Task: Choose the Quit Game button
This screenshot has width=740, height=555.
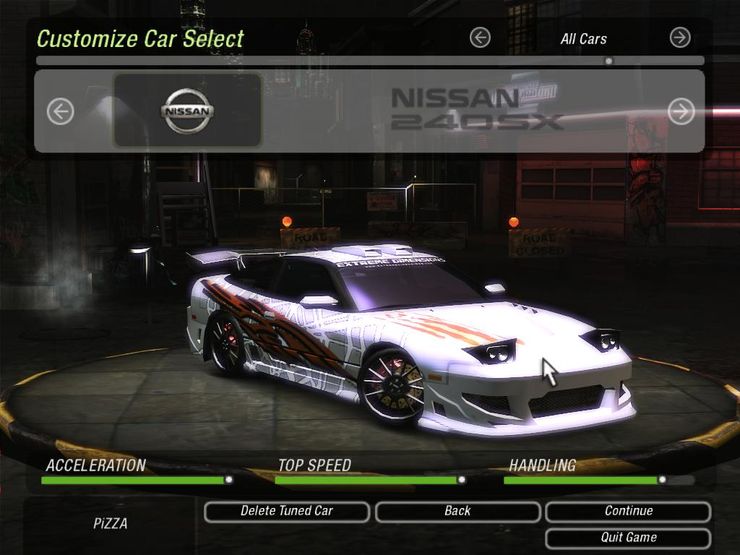Action: (628, 538)
